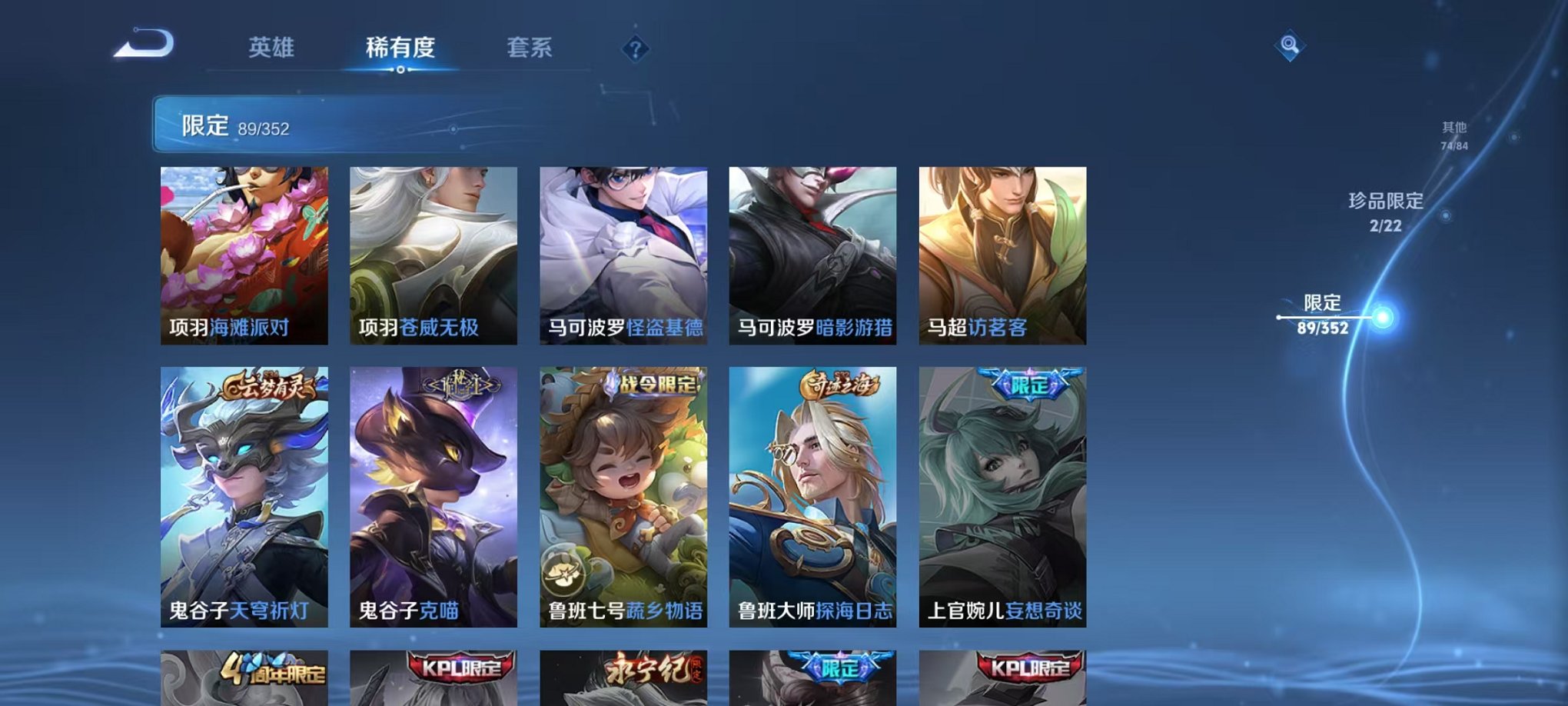Select the 稀有度 tab
Viewport: 1568px width, 706px height.
click(x=400, y=48)
